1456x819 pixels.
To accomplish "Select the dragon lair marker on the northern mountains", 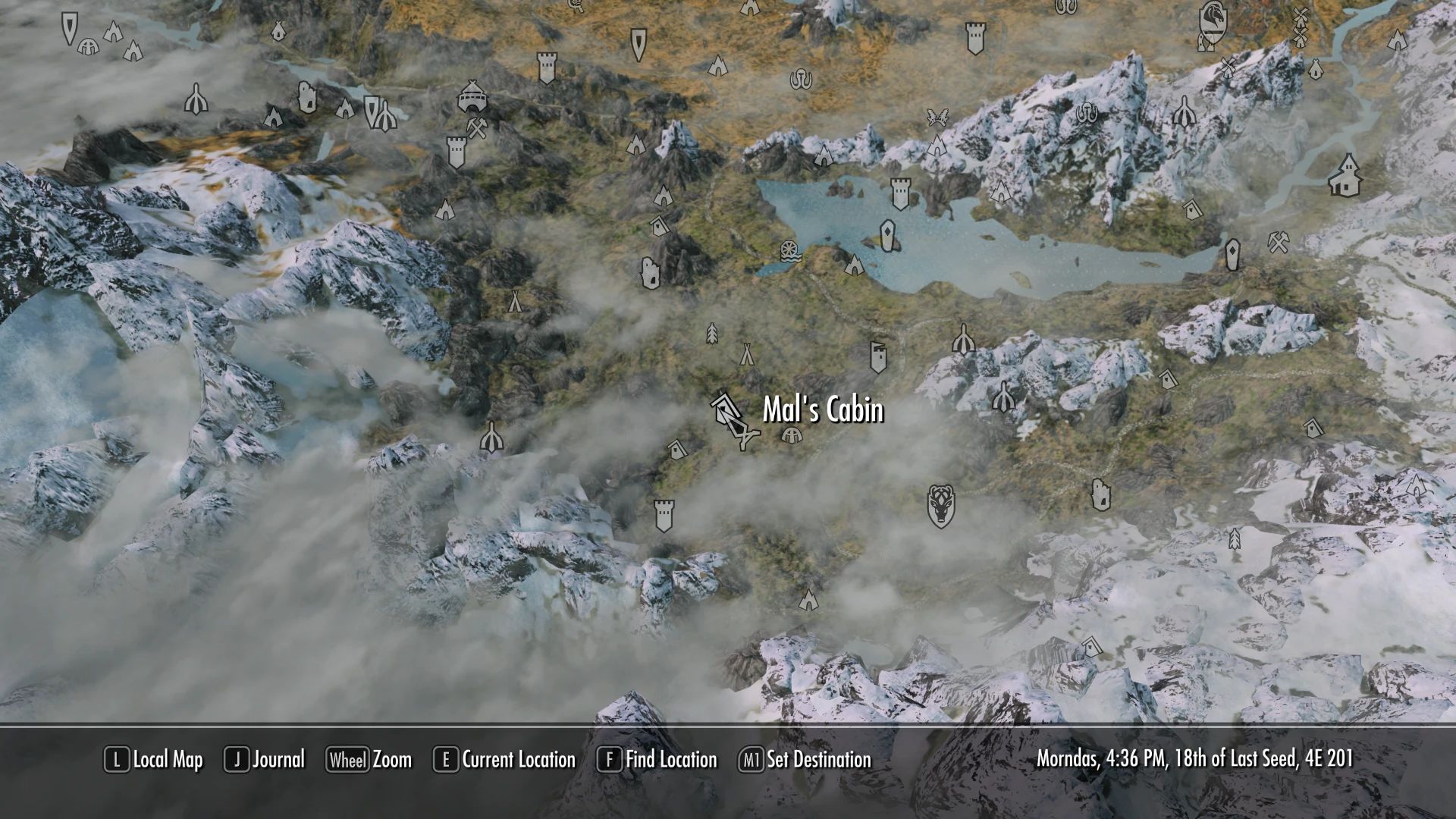I will (938, 116).
